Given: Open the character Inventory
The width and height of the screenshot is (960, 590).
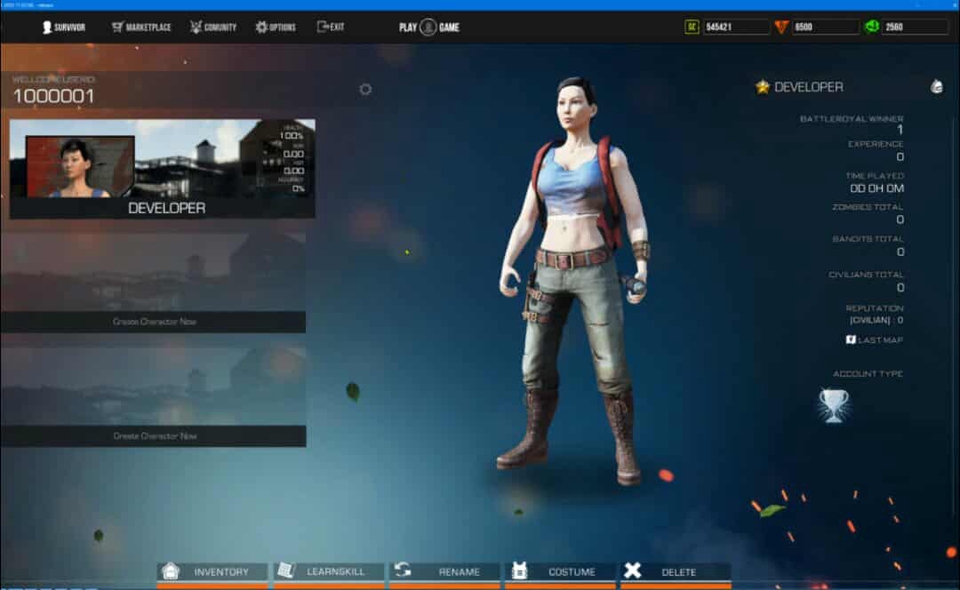Looking at the screenshot, I should [212, 572].
